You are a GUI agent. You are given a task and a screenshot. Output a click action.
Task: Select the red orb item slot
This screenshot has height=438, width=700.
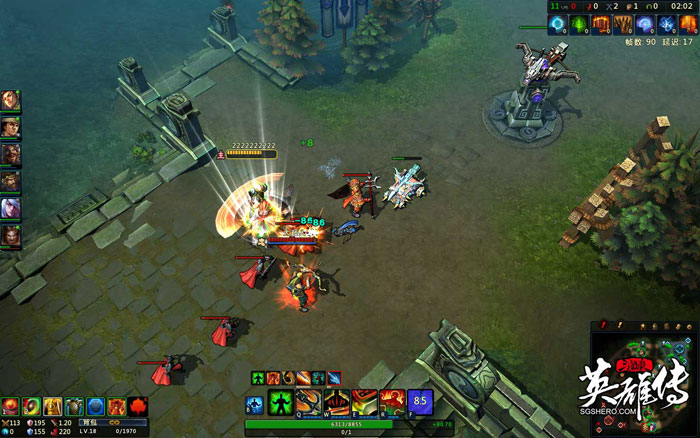(x=11, y=406)
